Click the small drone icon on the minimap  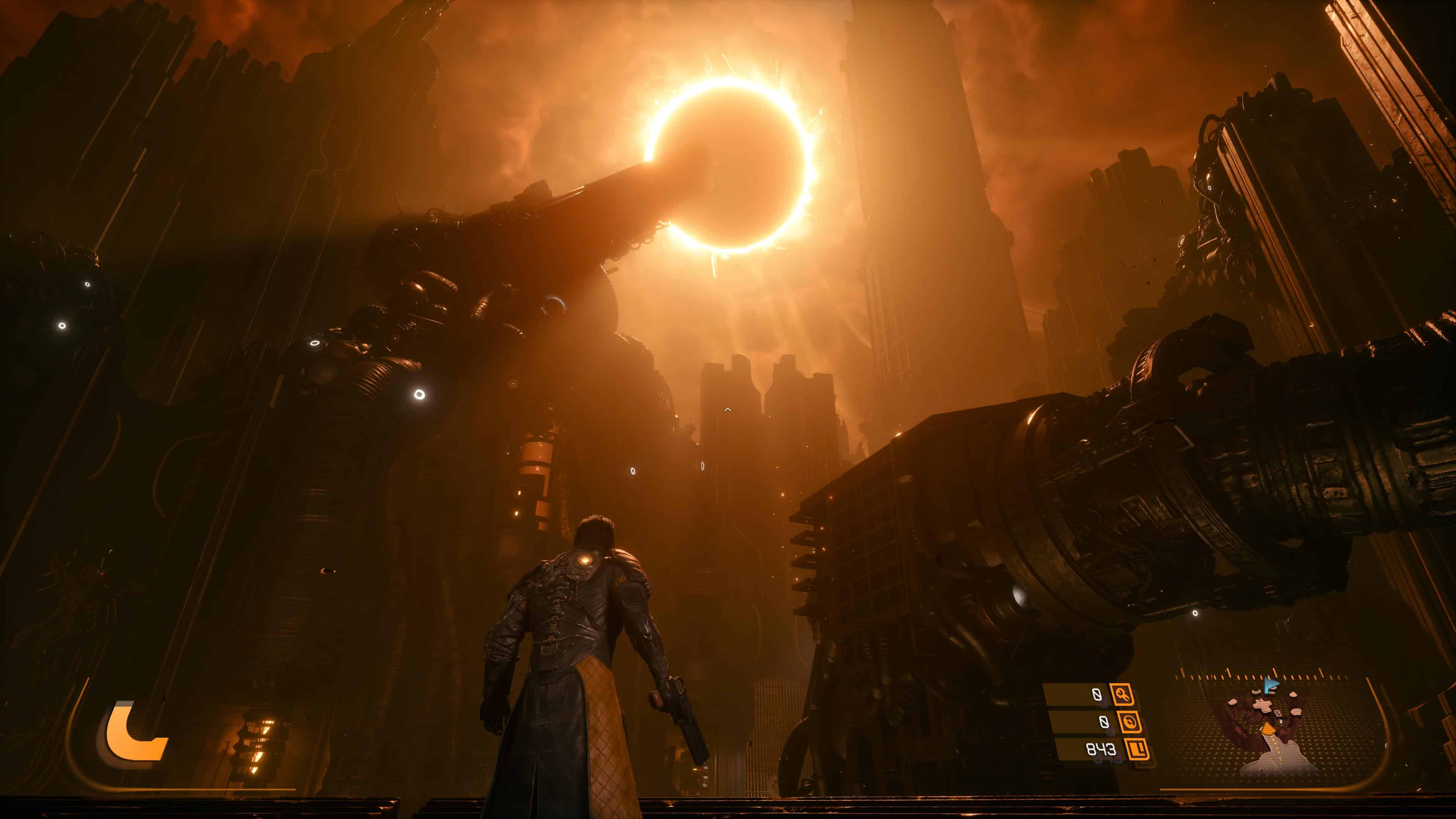click(x=1278, y=713)
